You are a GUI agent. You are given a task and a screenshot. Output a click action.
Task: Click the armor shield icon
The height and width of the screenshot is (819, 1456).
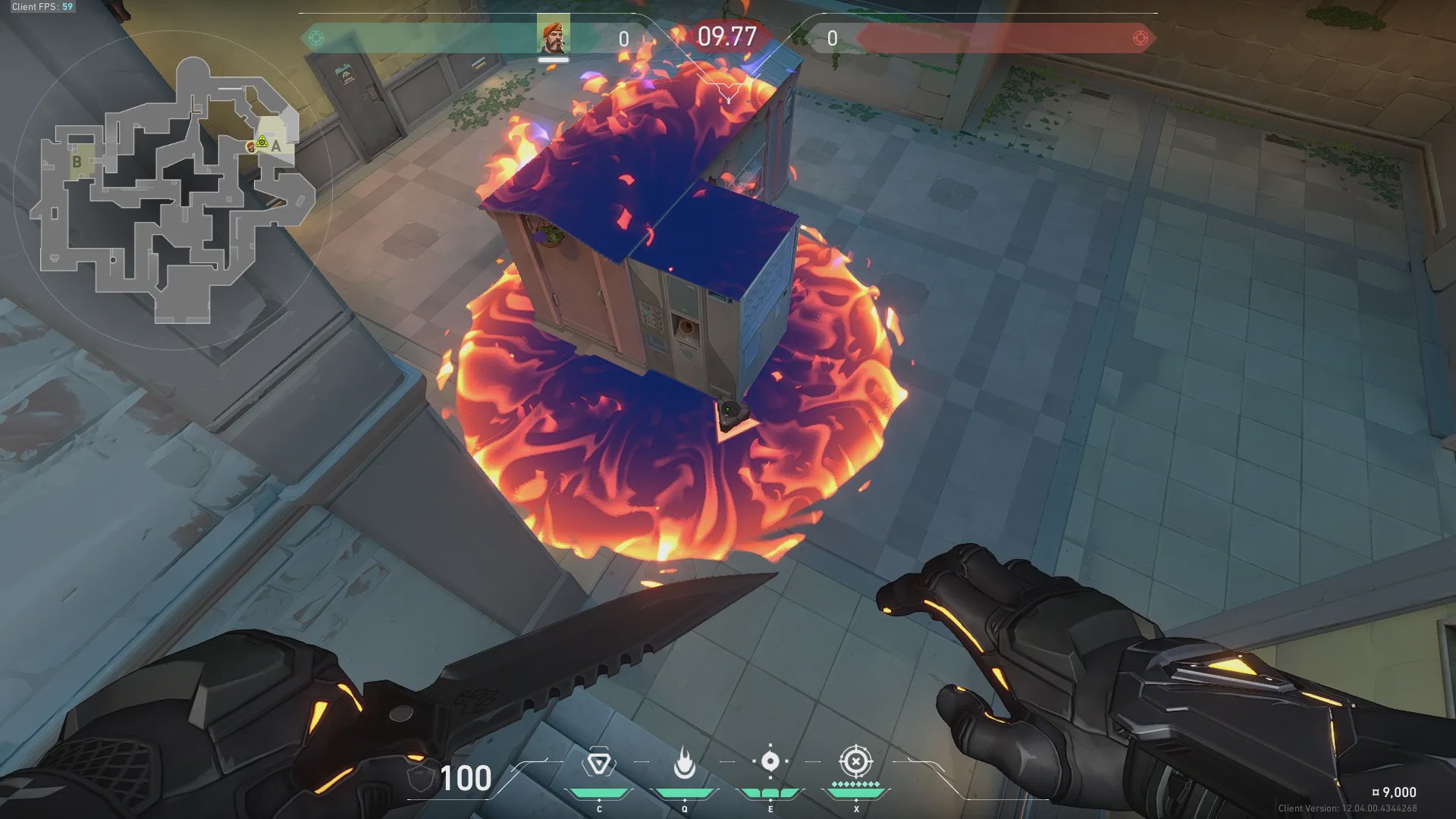tap(419, 778)
